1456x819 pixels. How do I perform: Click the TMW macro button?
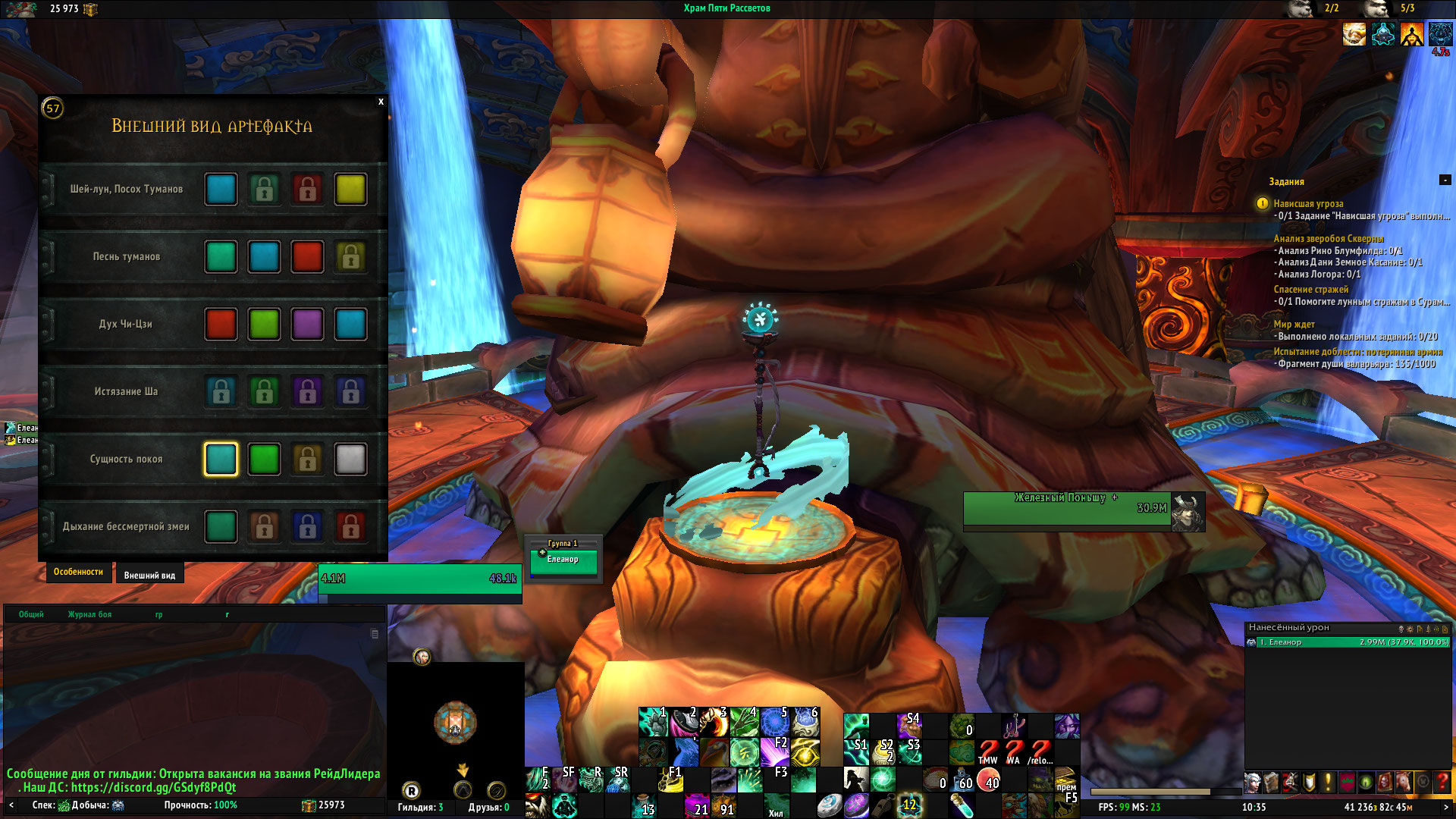pos(987,752)
